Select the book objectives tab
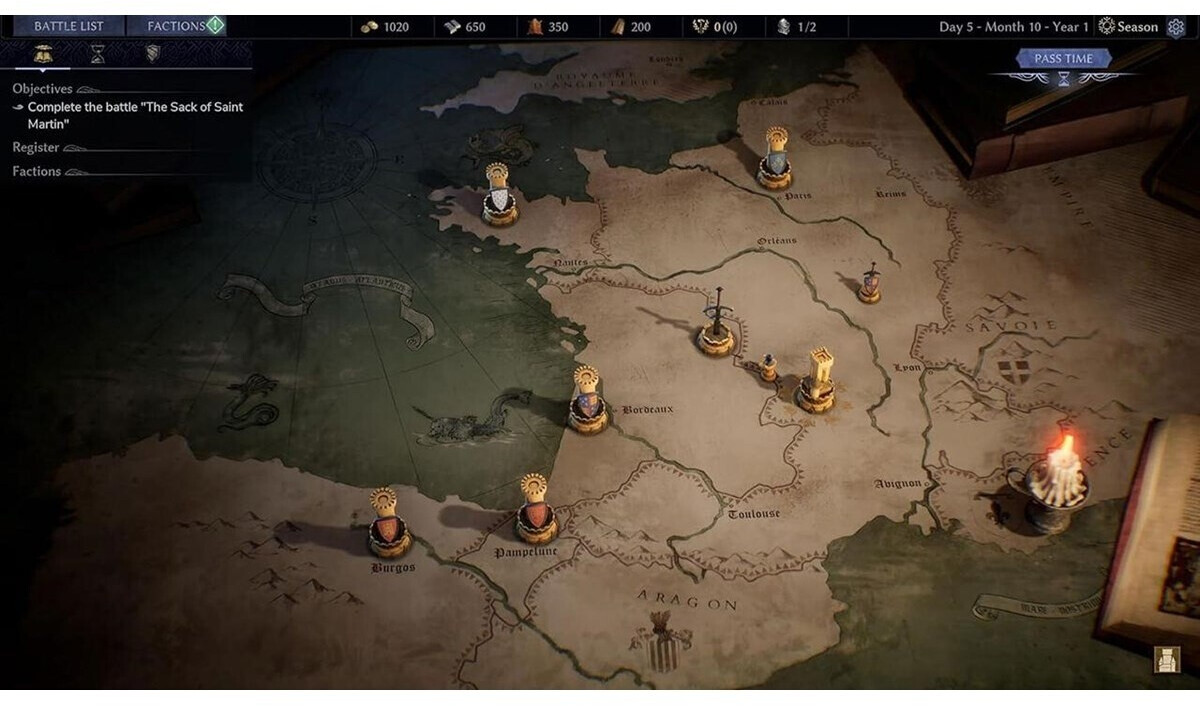The height and width of the screenshot is (706, 1200). click(43, 55)
